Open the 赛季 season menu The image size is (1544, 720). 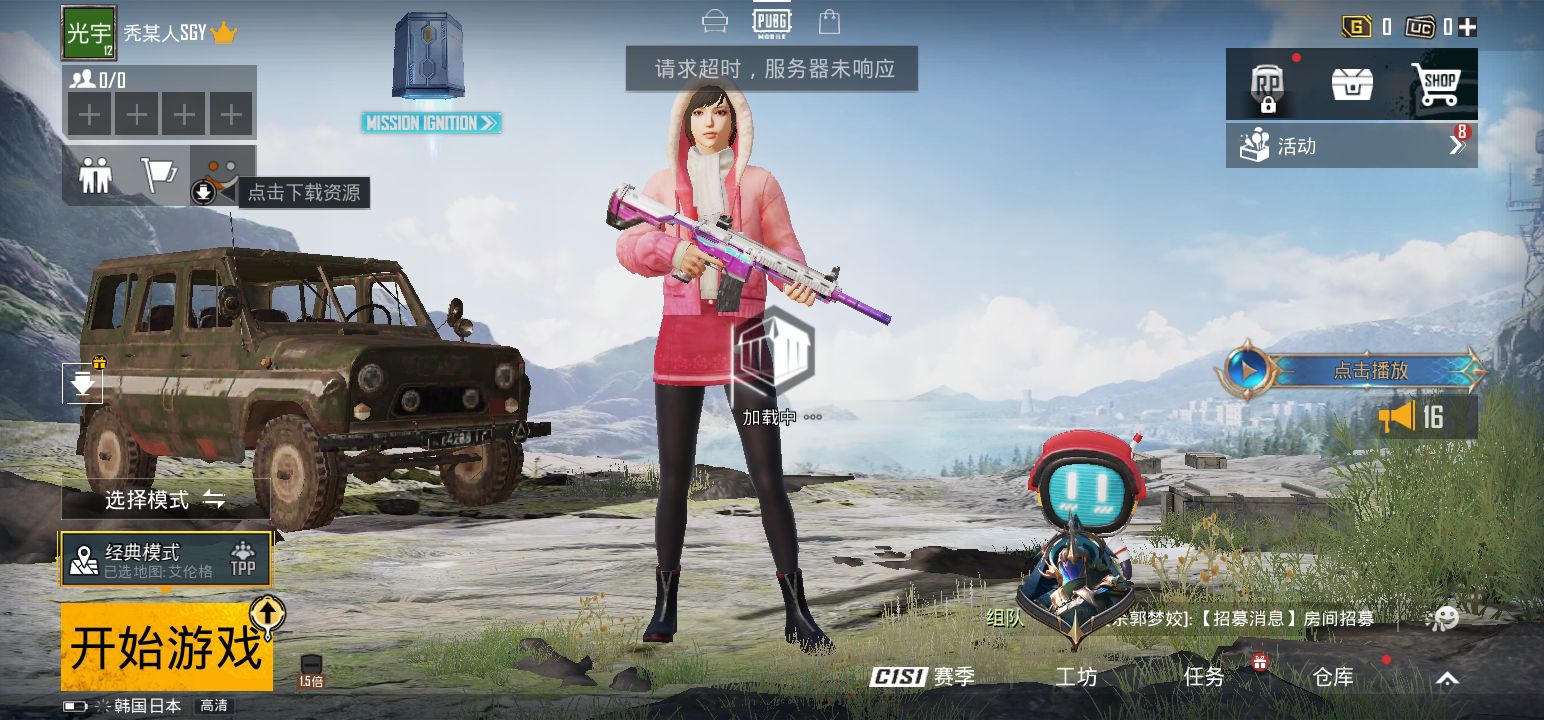923,677
